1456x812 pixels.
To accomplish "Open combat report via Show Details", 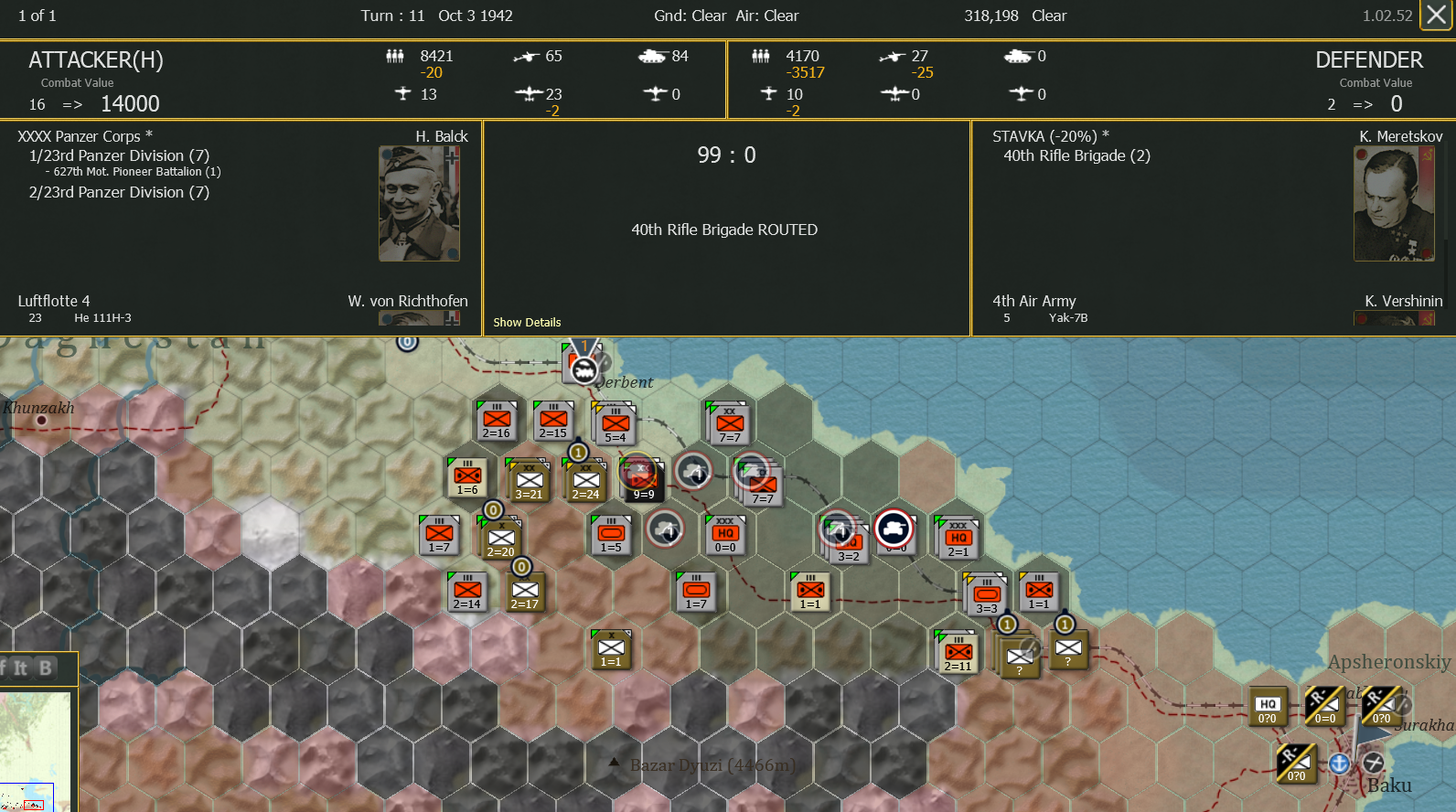I will tap(527, 322).
